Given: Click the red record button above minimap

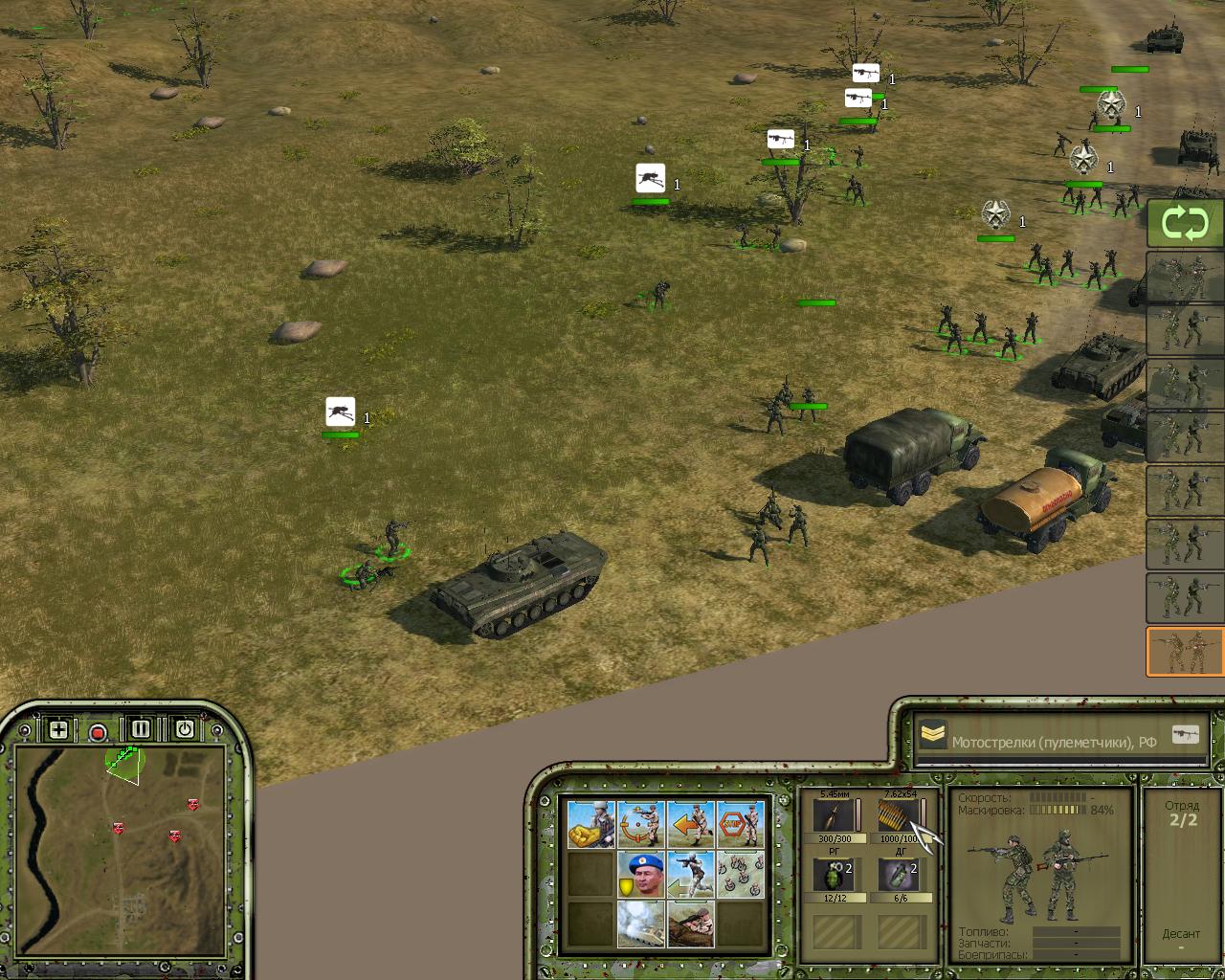Looking at the screenshot, I should point(98,733).
